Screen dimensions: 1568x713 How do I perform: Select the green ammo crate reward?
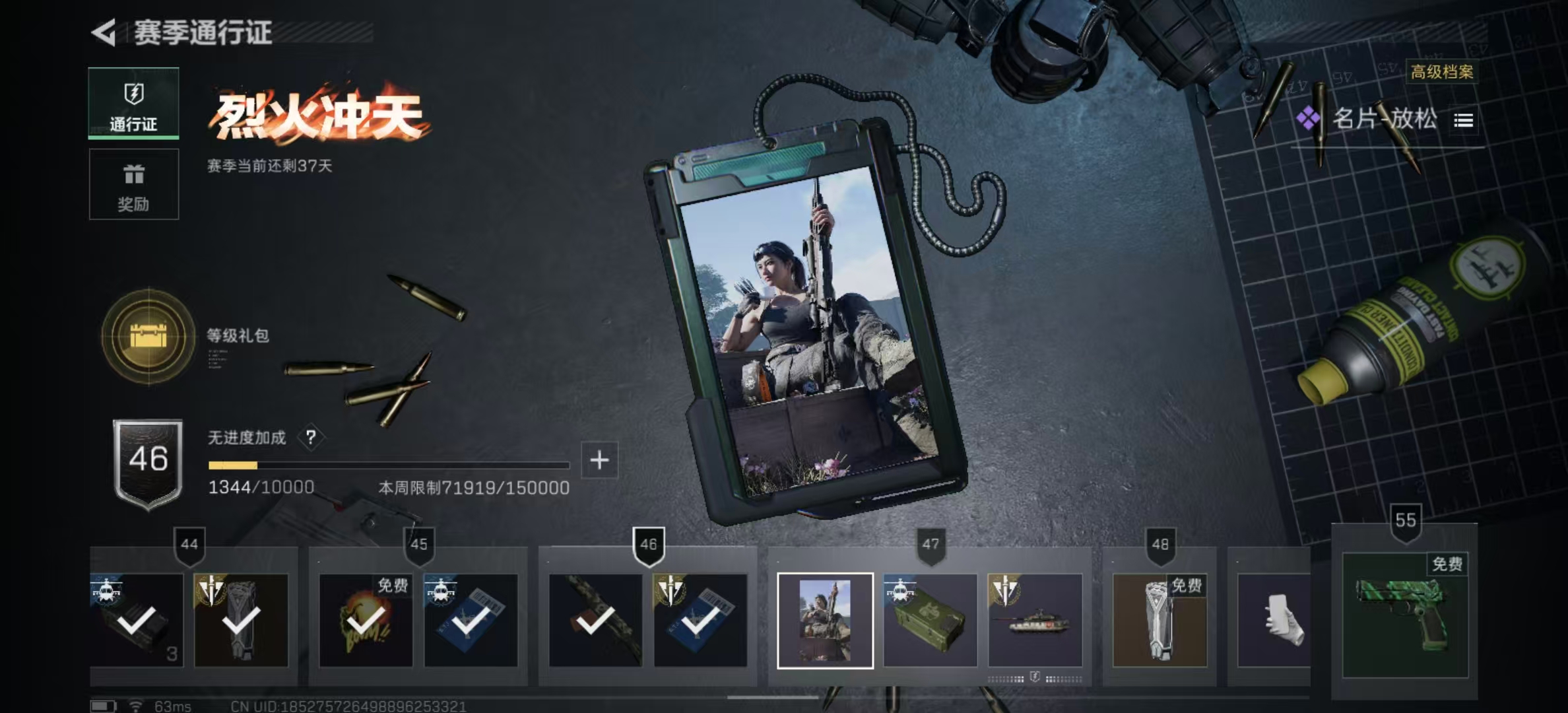coord(930,621)
